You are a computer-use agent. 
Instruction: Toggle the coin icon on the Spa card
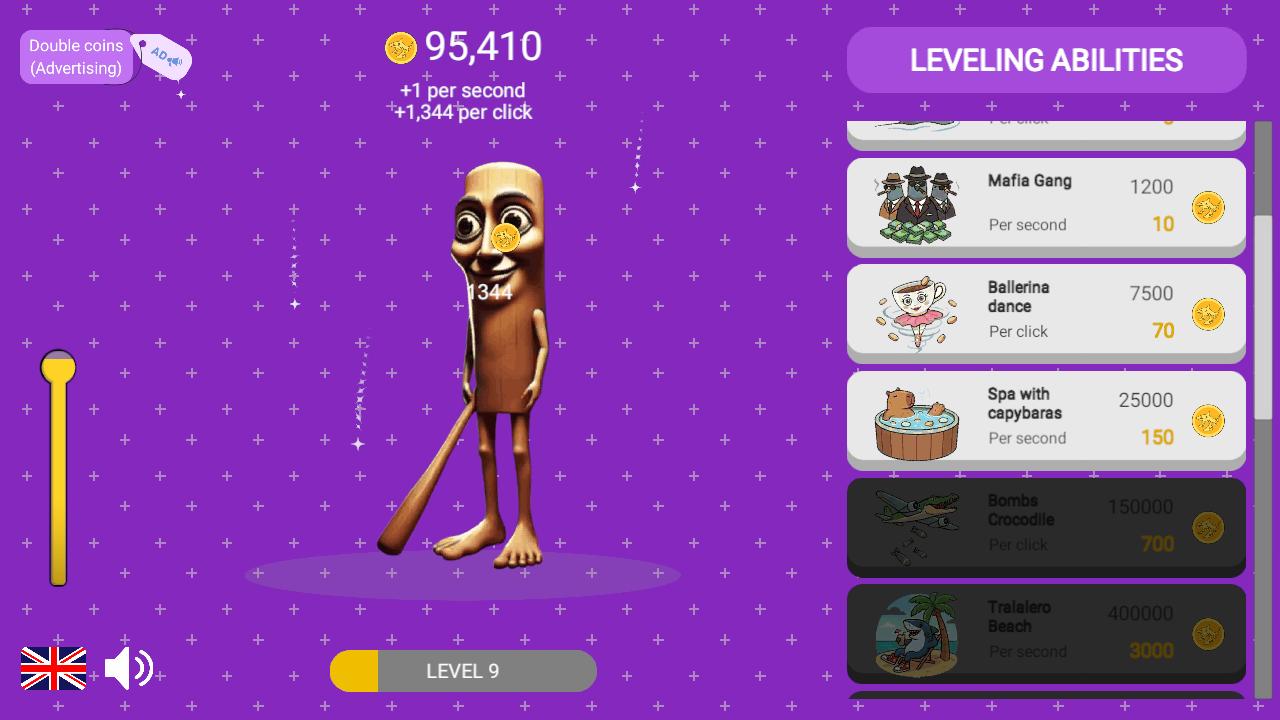coord(1207,421)
